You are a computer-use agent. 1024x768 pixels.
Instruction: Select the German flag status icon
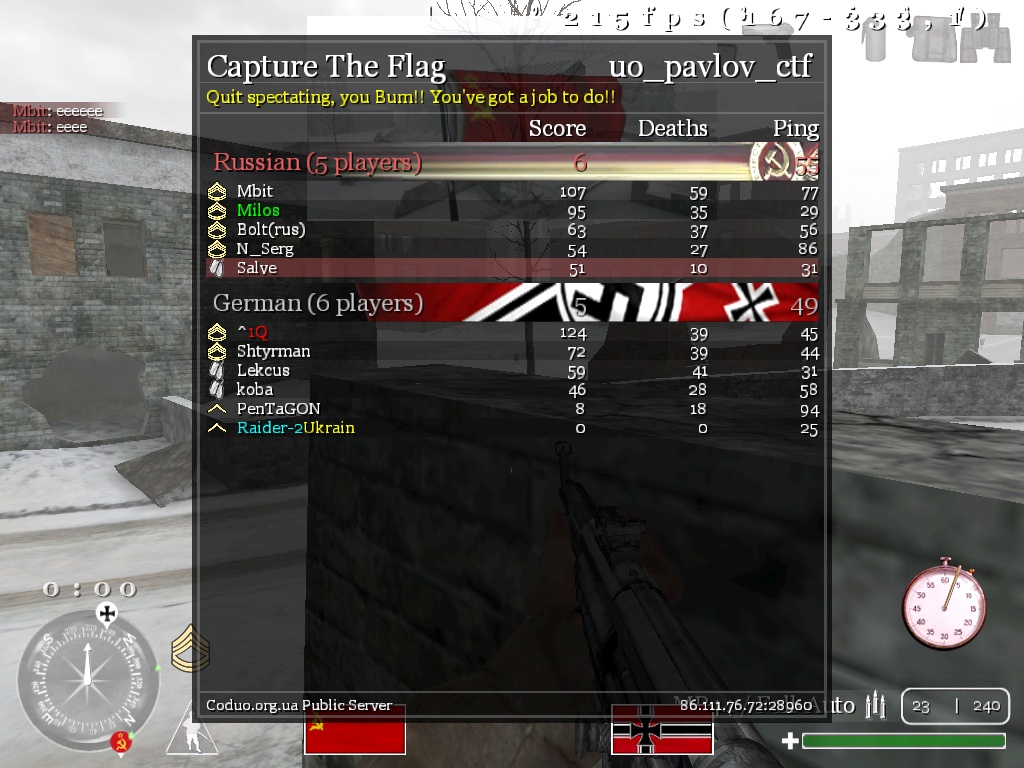click(x=662, y=730)
